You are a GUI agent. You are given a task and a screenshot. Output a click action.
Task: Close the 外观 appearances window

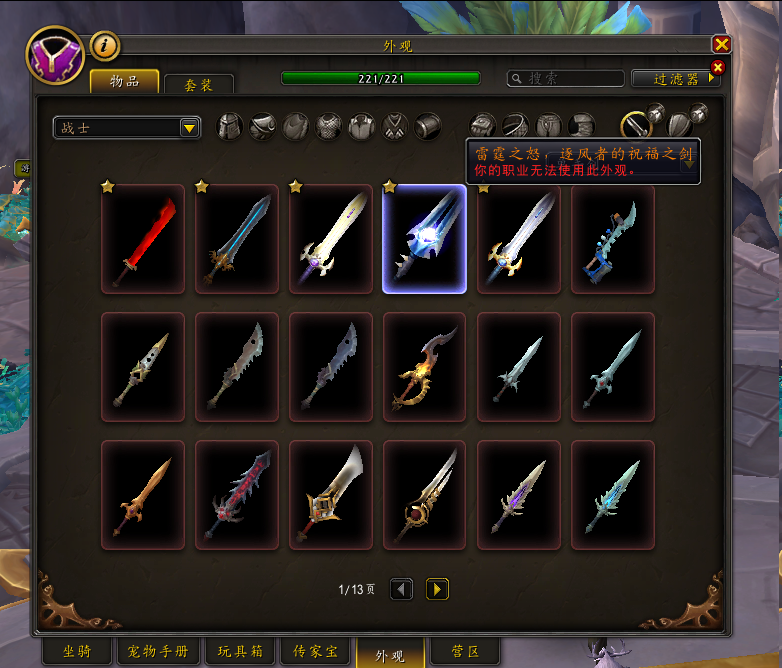click(x=721, y=44)
